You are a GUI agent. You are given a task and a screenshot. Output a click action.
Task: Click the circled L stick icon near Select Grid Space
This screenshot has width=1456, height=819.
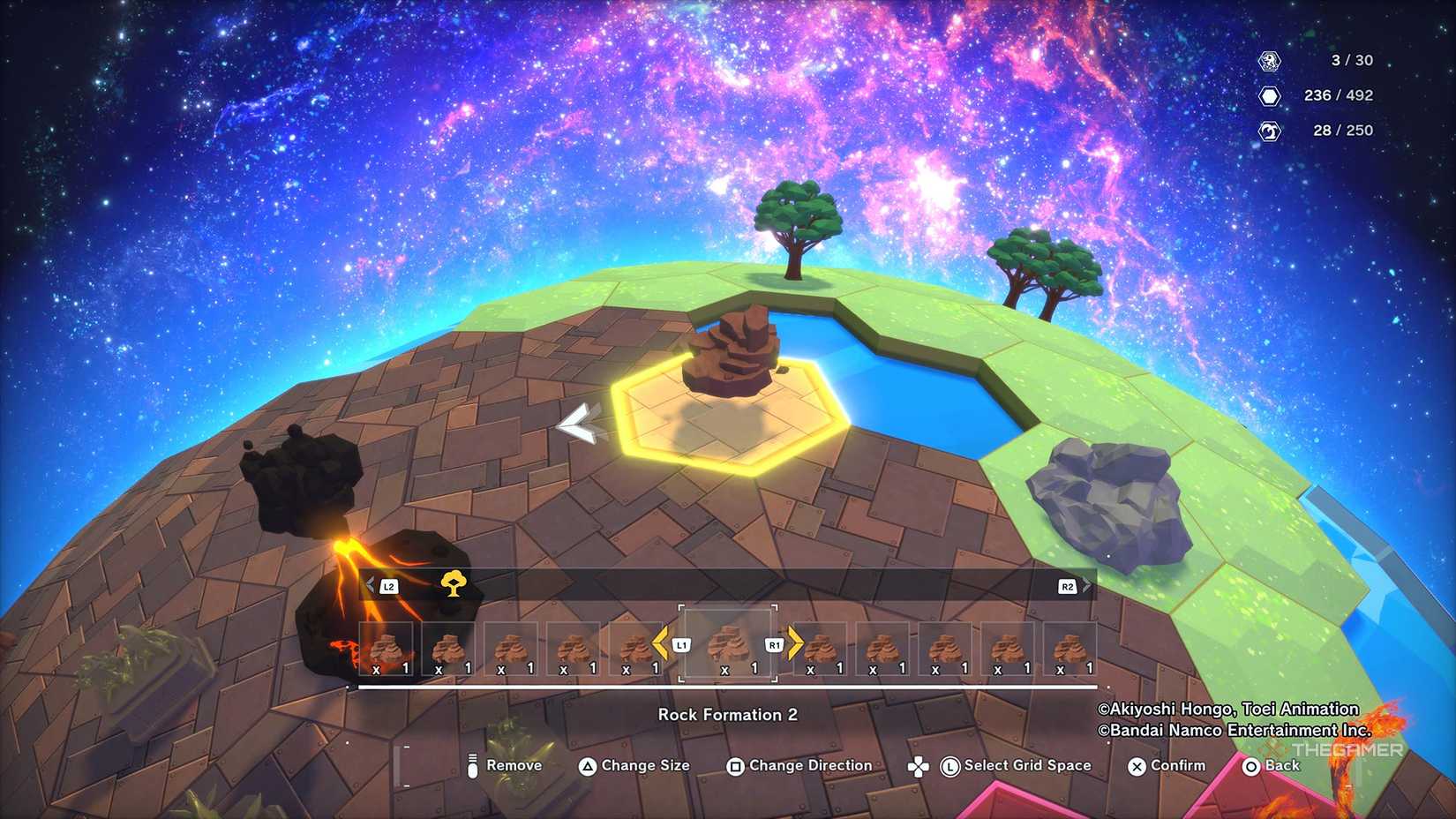click(949, 765)
